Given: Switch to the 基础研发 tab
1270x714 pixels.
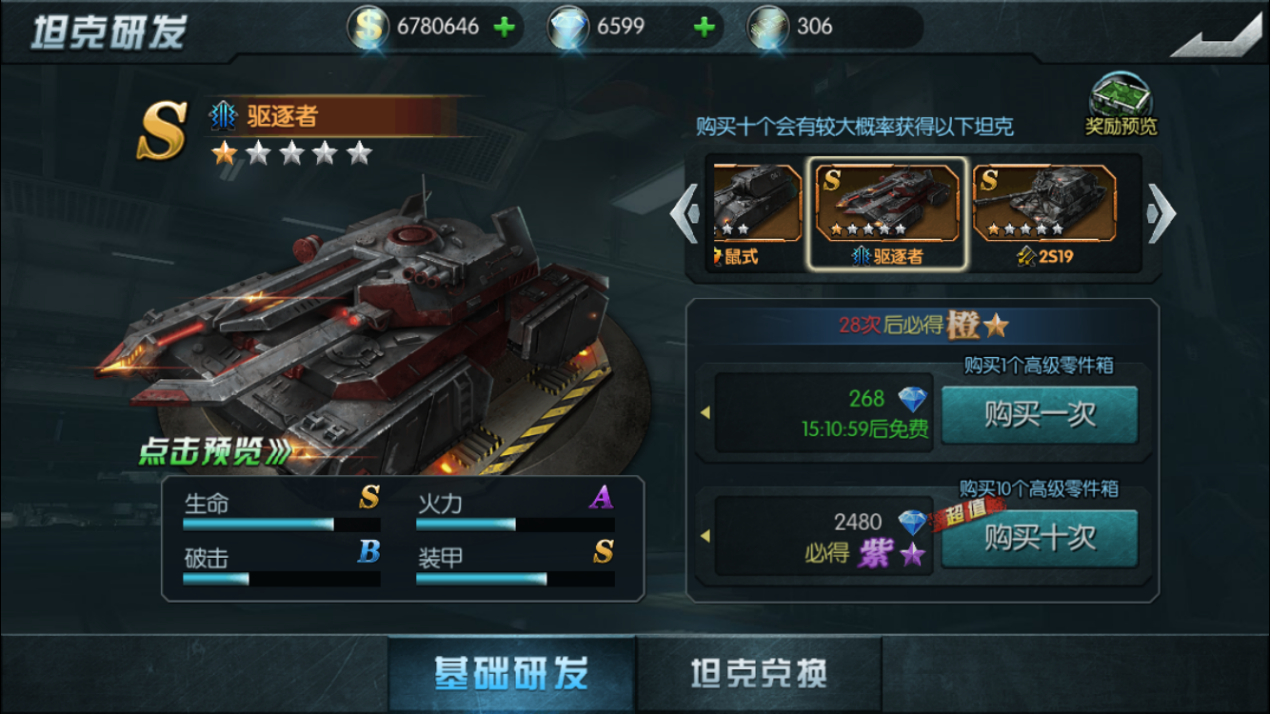Looking at the screenshot, I should [511, 674].
